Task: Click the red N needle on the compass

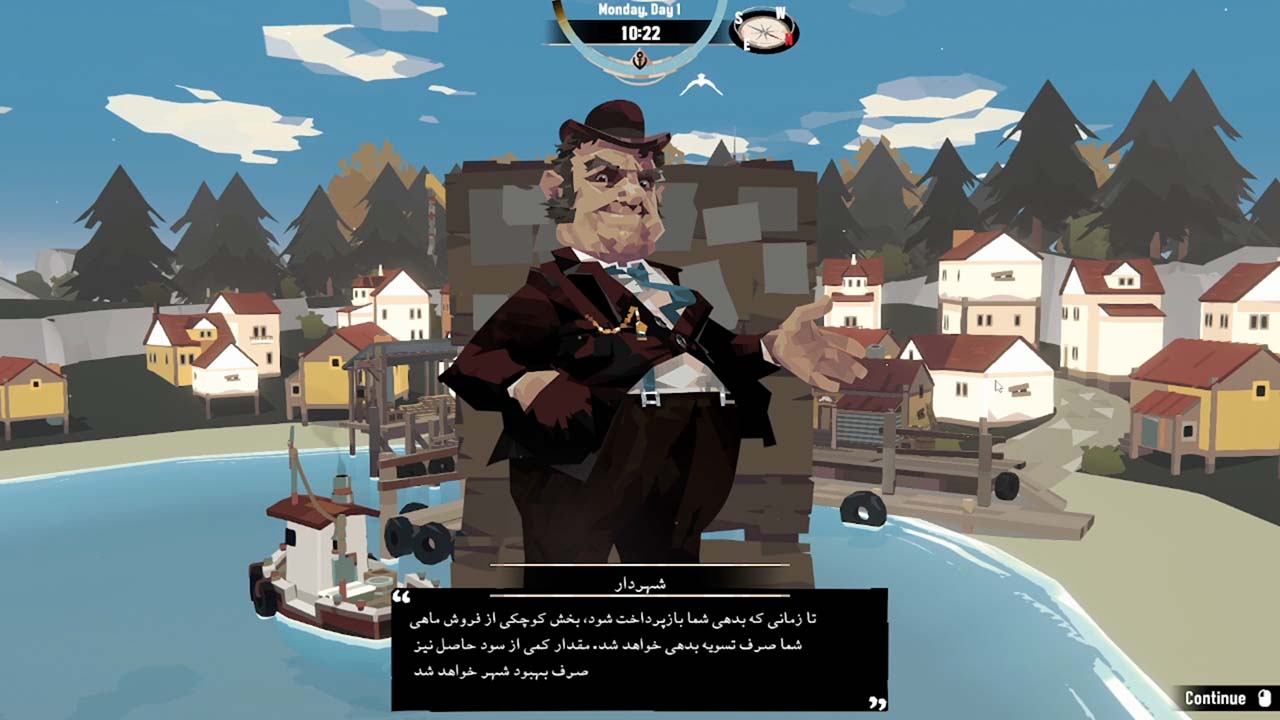Action: pos(789,39)
